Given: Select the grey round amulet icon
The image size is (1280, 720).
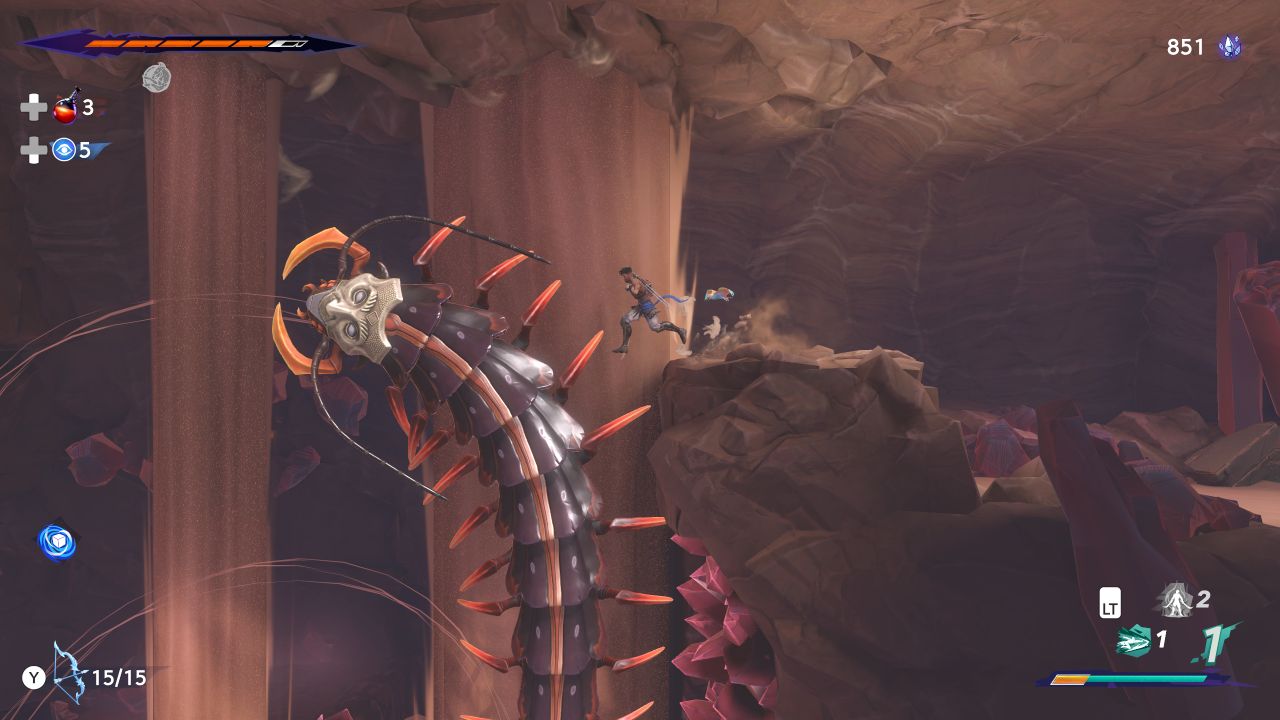Looking at the screenshot, I should 156,77.
